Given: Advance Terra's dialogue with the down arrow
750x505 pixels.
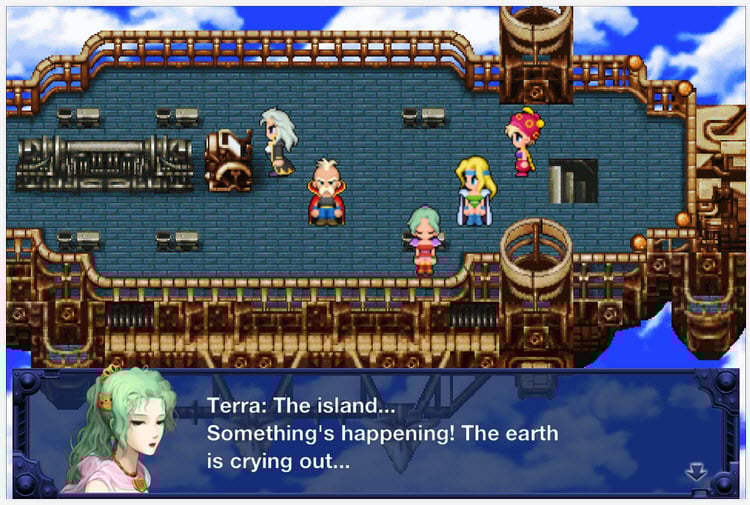Looking at the screenshot, I should [x=696, y=472].
